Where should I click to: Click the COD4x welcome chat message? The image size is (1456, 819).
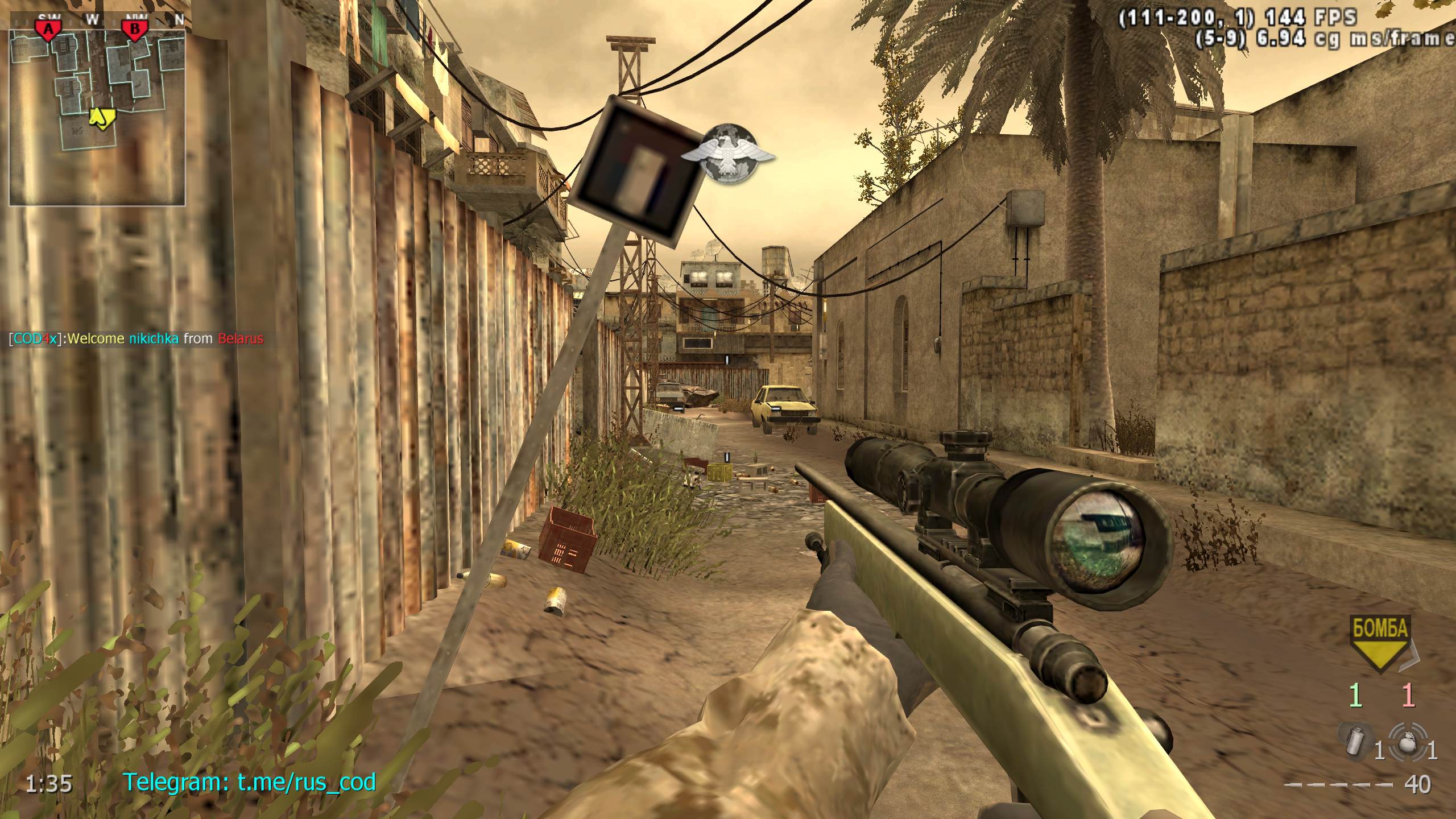(x=136, y=339)
